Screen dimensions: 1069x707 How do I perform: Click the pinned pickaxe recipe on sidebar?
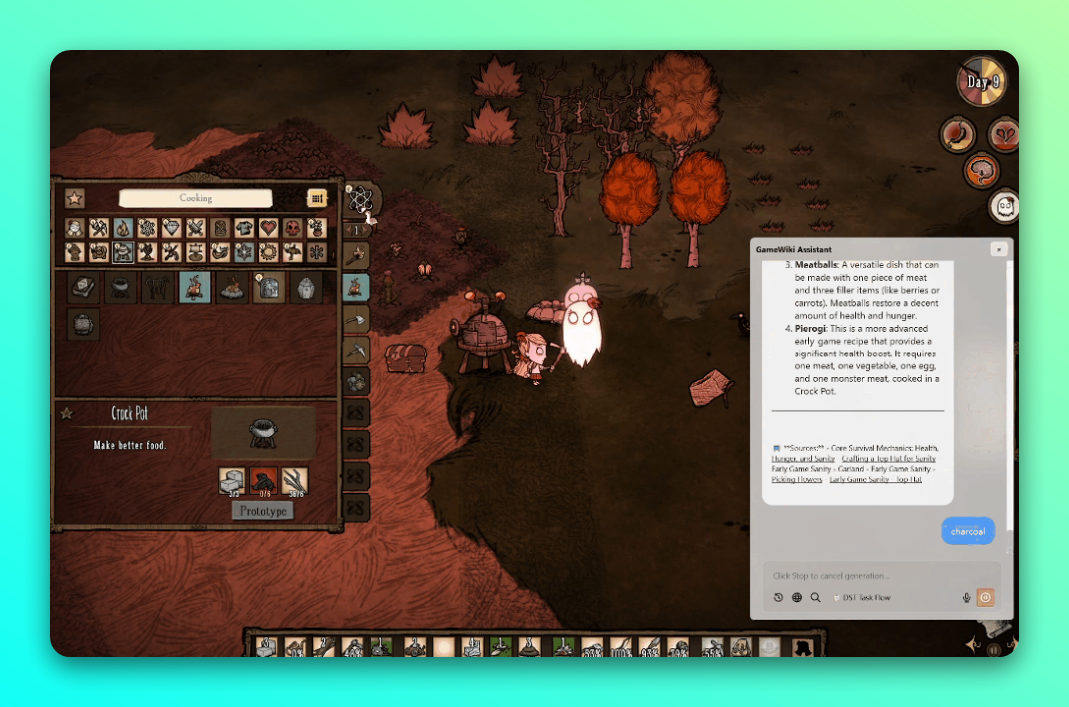pos(357,350)
